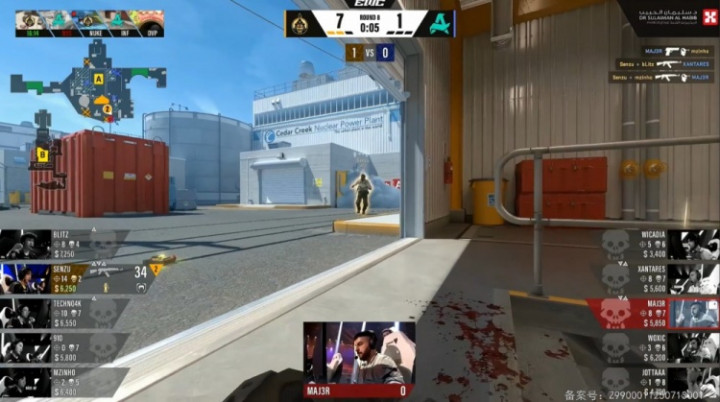720x402 pixels.
Task: Select MZINHO's player card
Action: 60,381
